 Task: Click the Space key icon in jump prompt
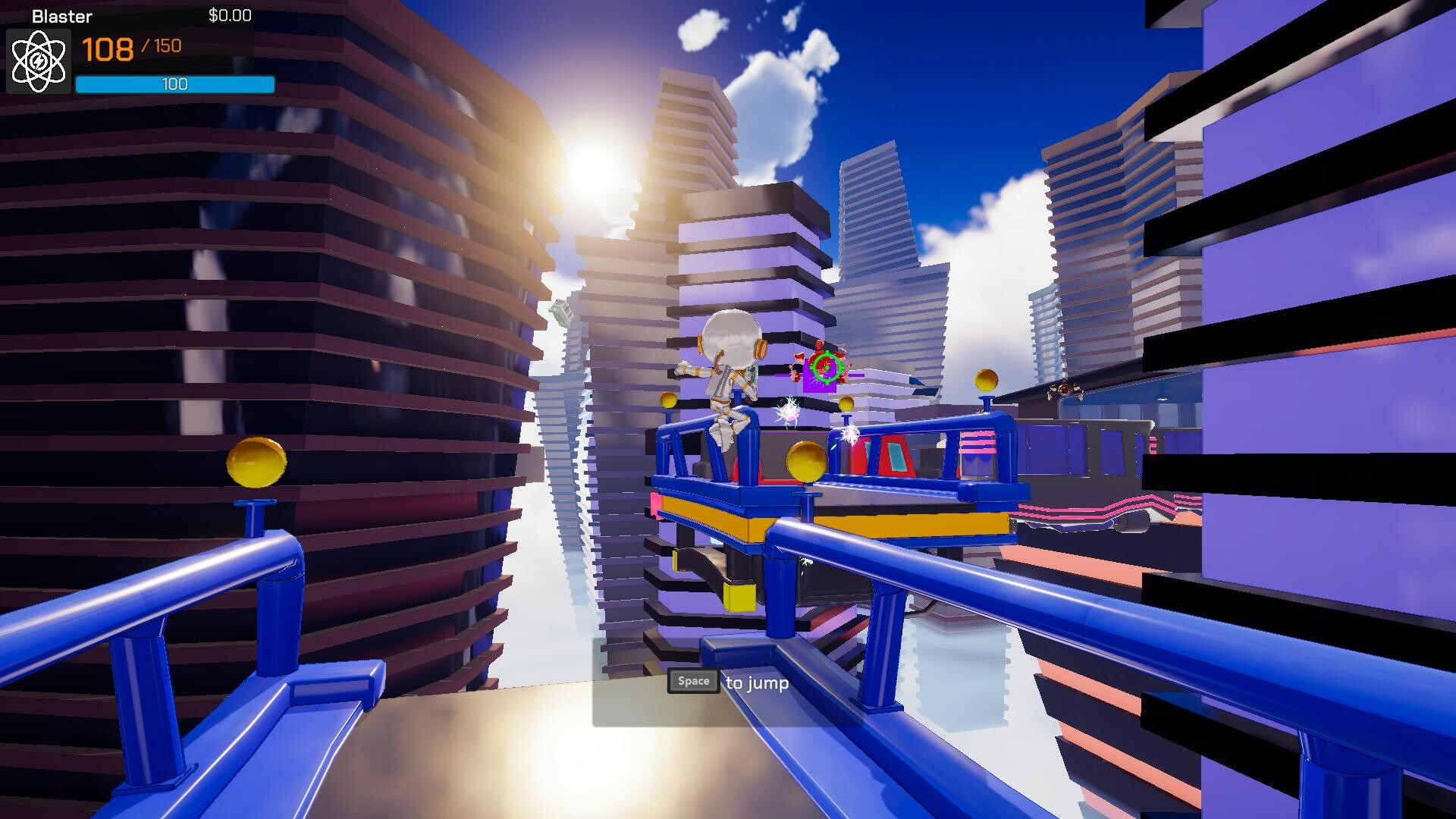click(692, 681)
